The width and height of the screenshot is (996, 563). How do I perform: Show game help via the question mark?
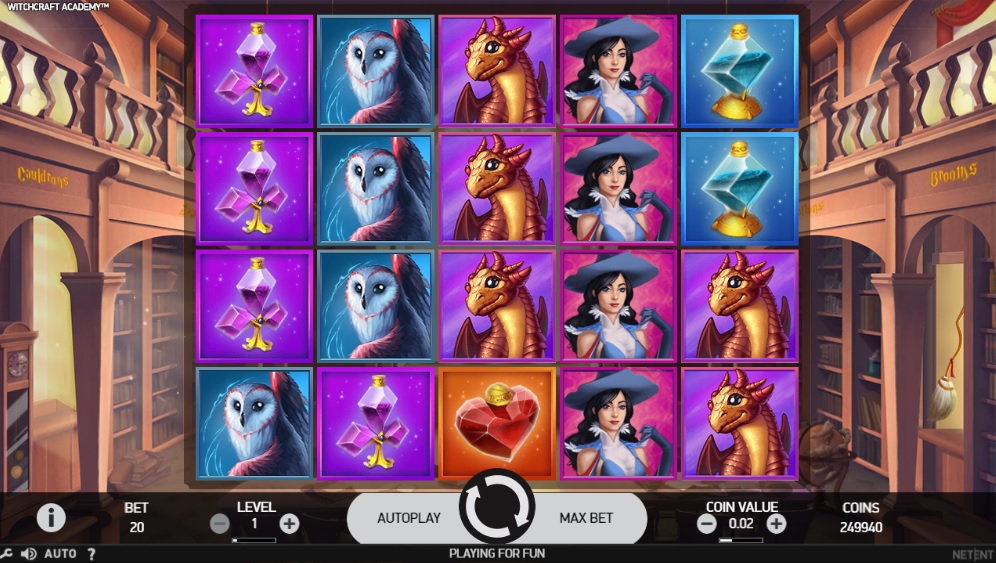91,553
